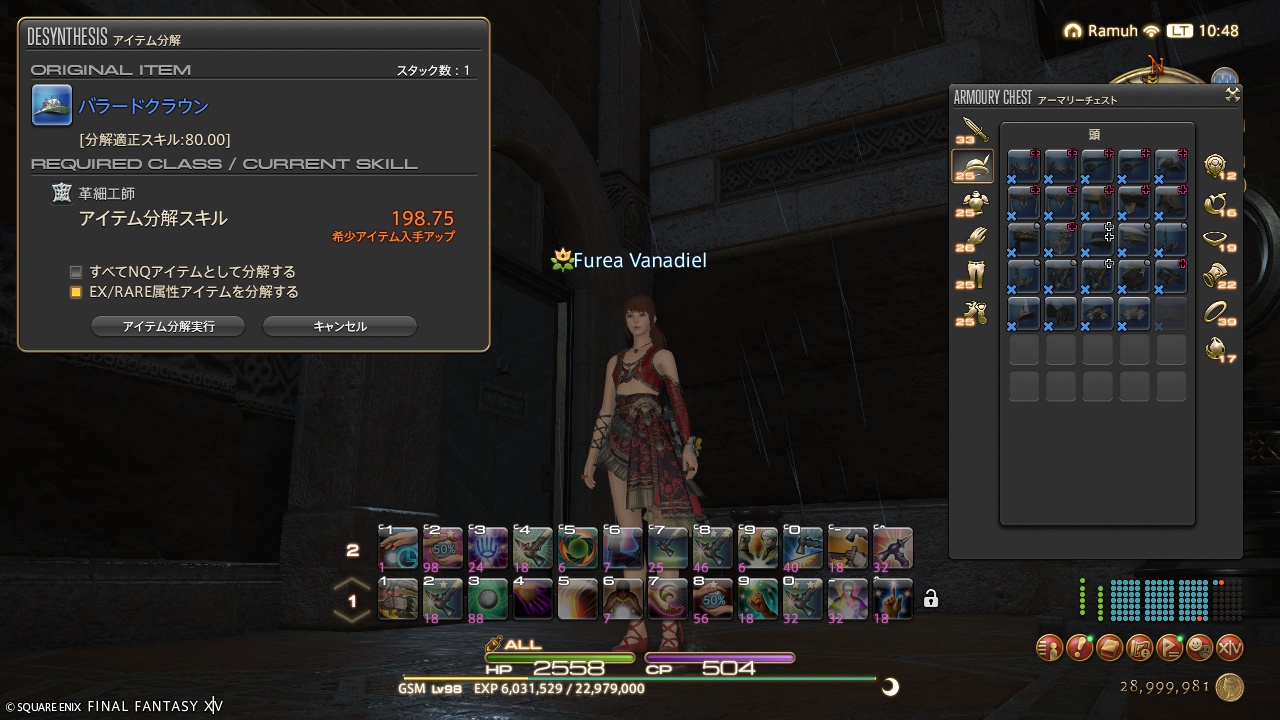Open the leg gear category icon
This screenshot has height=720, width=1280.
coord(971,271)
